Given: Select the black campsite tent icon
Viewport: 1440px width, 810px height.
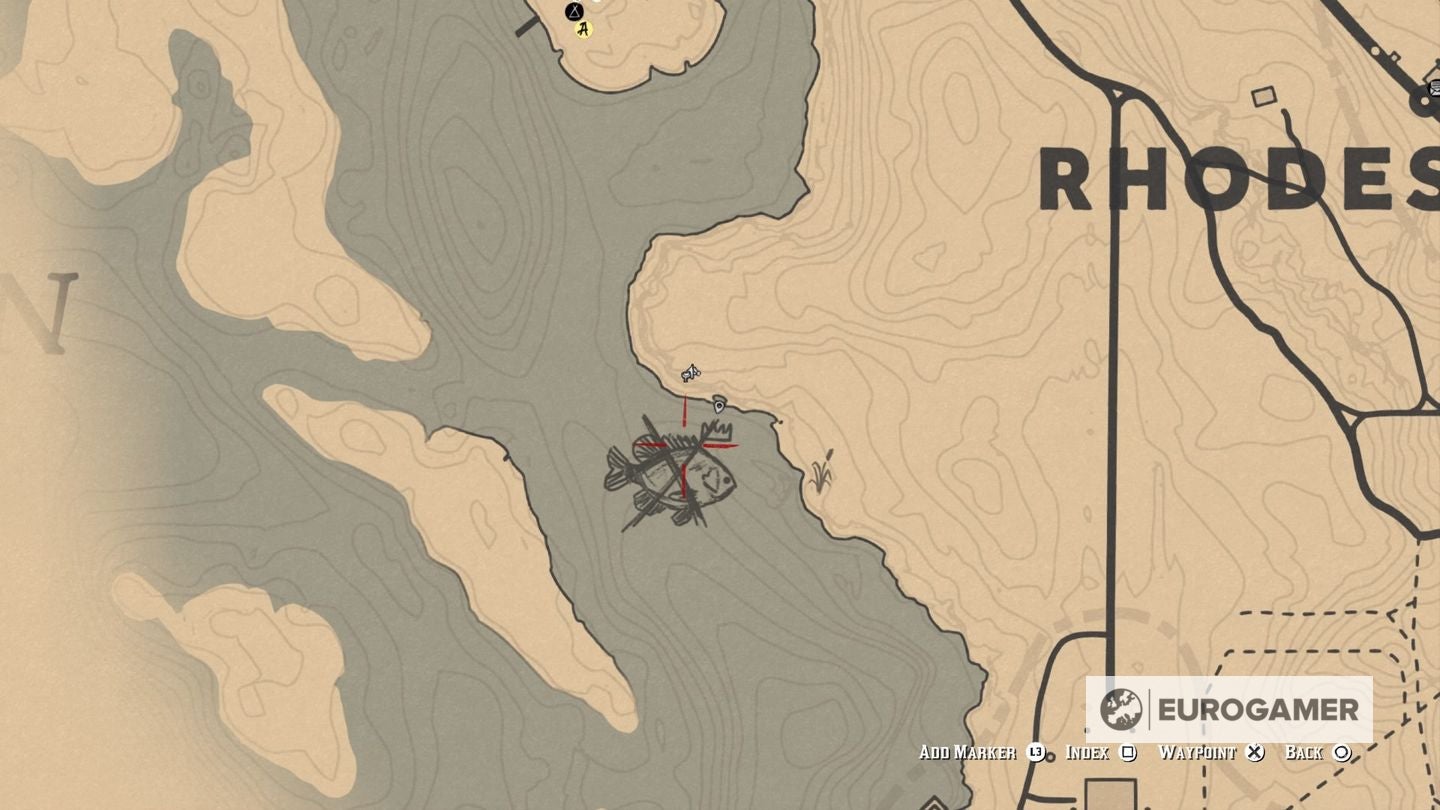Looking at the screenshot, I should coord(574,12).
